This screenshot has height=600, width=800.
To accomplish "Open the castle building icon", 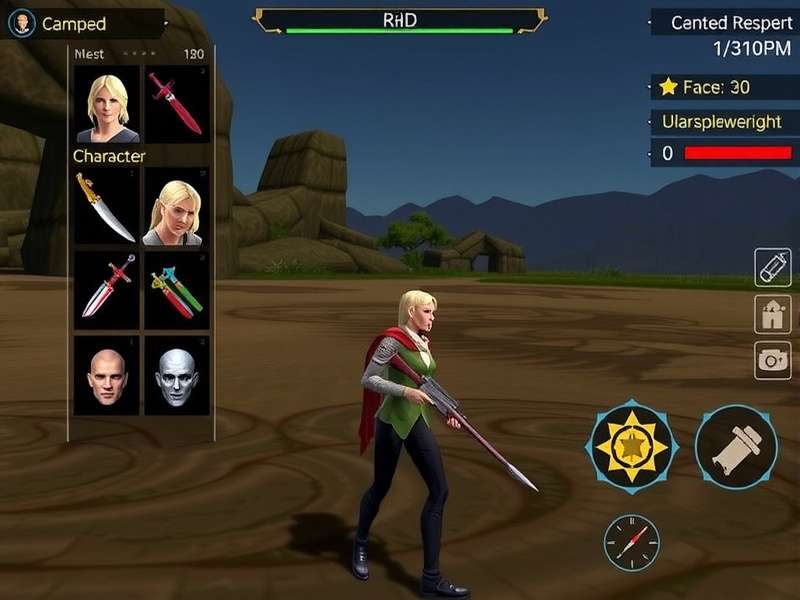I will click(x=772, y=314).
